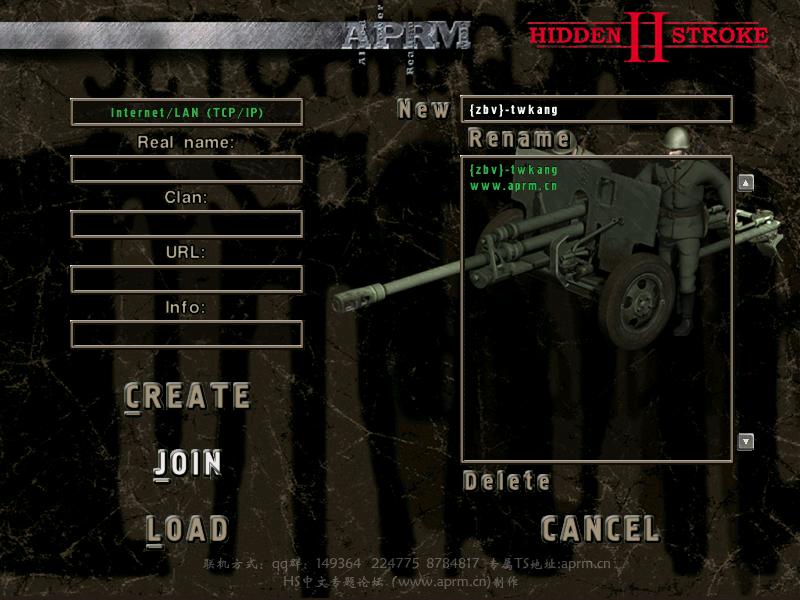
Task: Select the {zbv}-twkang profile in list
Action: tap(514, 170)
